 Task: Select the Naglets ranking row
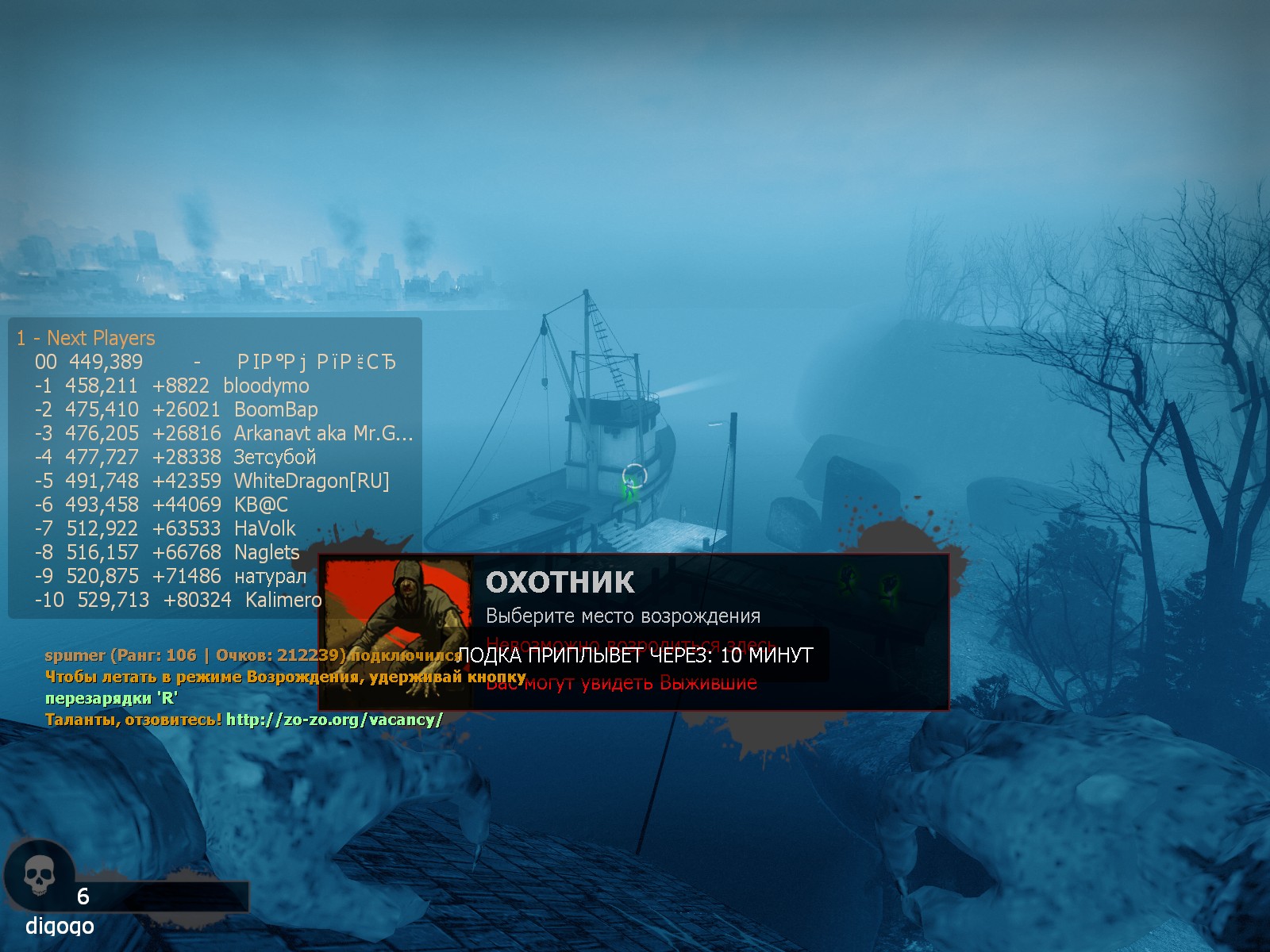click(x=267, y=552)
